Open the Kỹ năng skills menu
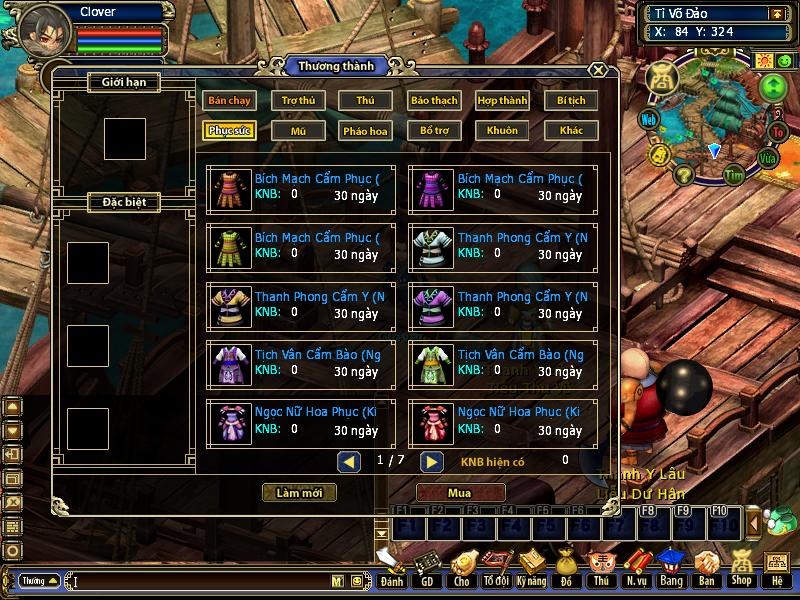Viewport: 800px width, 600px height. tap(532, 568)
